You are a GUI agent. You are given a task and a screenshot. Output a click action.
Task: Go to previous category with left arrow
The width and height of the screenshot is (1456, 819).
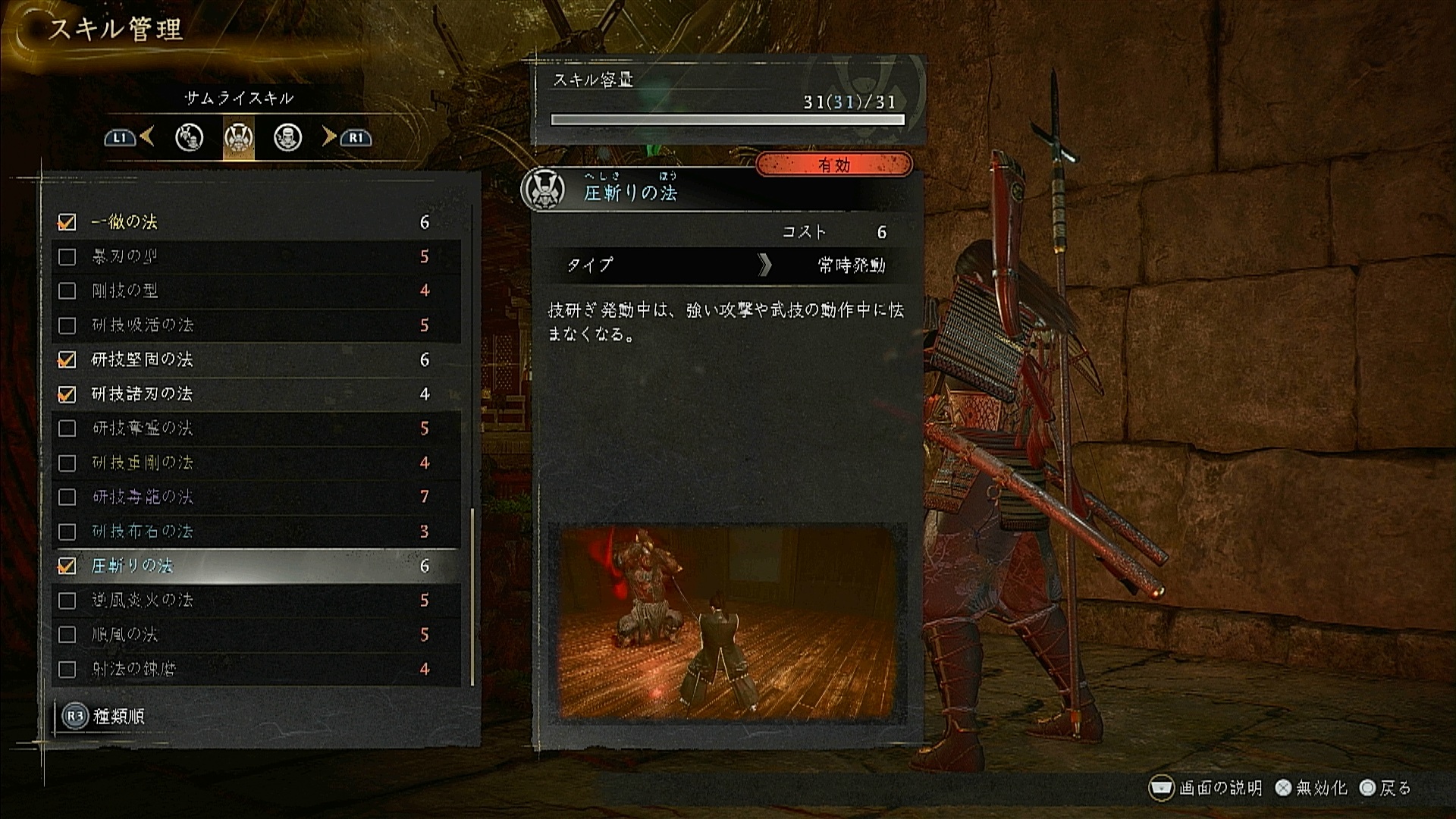[x=147, y=137]
